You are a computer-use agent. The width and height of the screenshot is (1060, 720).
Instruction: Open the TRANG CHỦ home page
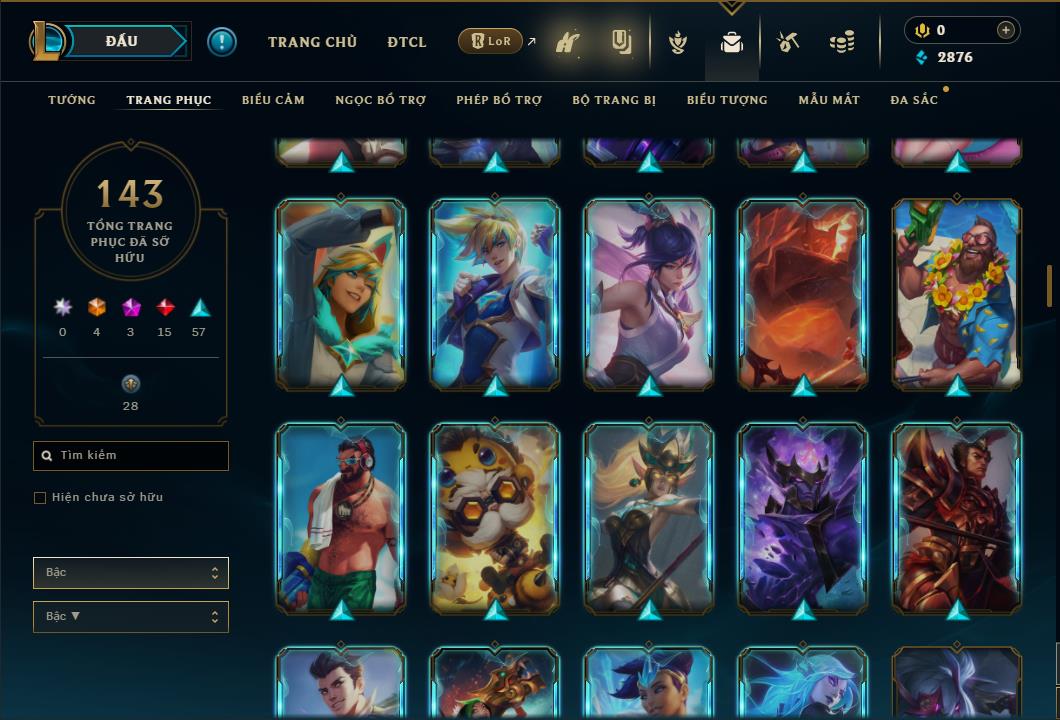click(x=312, y=42)
